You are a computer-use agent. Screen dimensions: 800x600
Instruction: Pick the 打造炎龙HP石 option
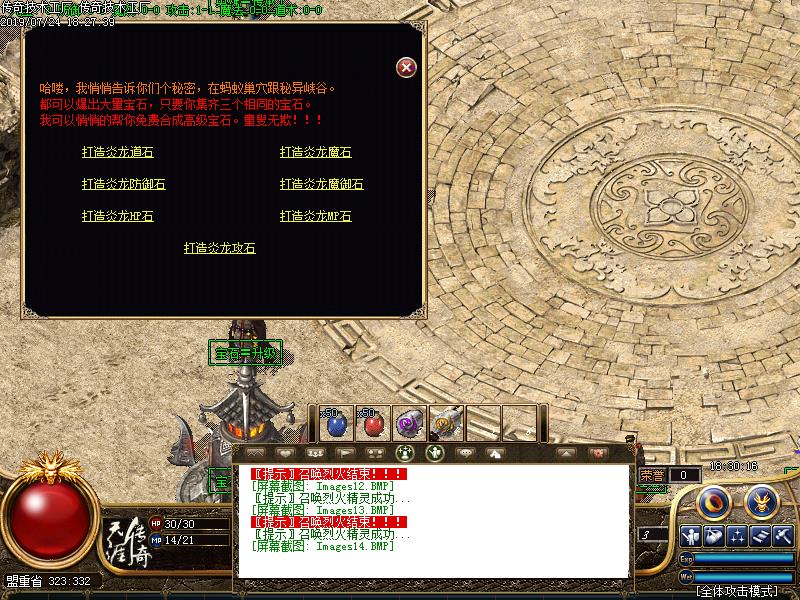coord(118,216)
